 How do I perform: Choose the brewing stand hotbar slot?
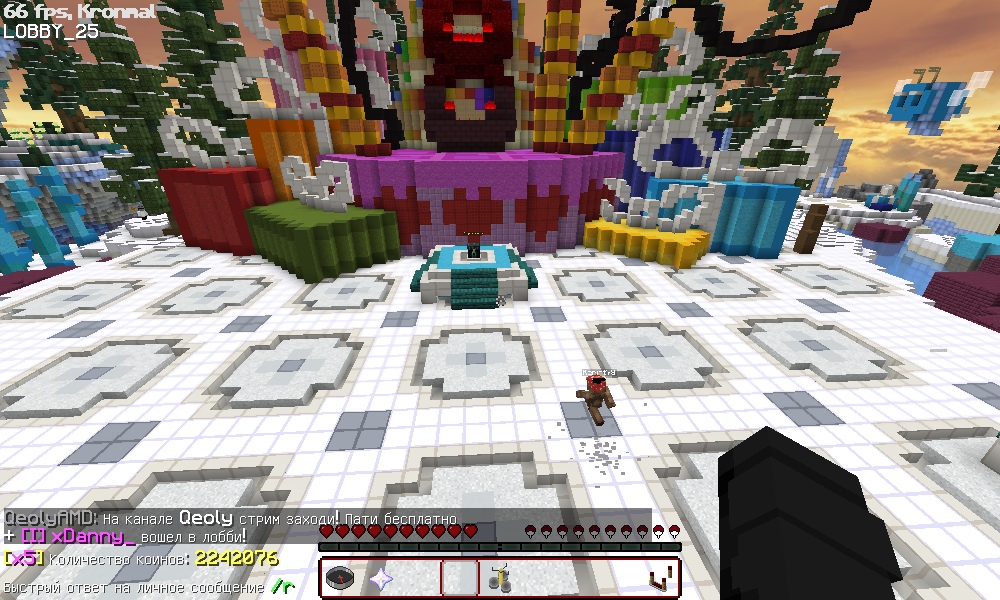(499, 578)
